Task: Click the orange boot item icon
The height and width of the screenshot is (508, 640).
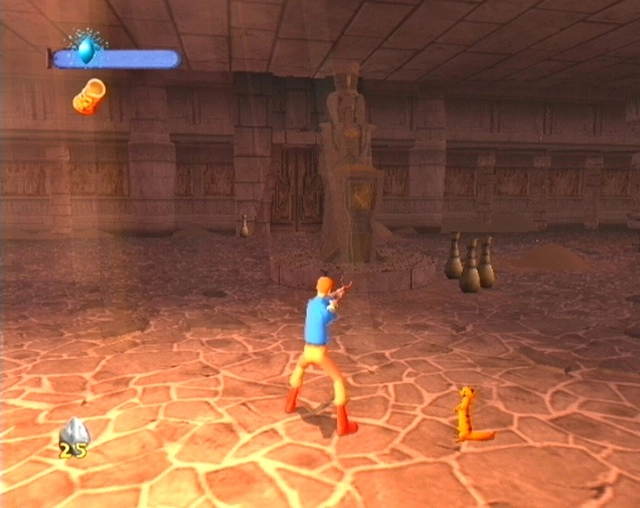Action: (89, 96)
